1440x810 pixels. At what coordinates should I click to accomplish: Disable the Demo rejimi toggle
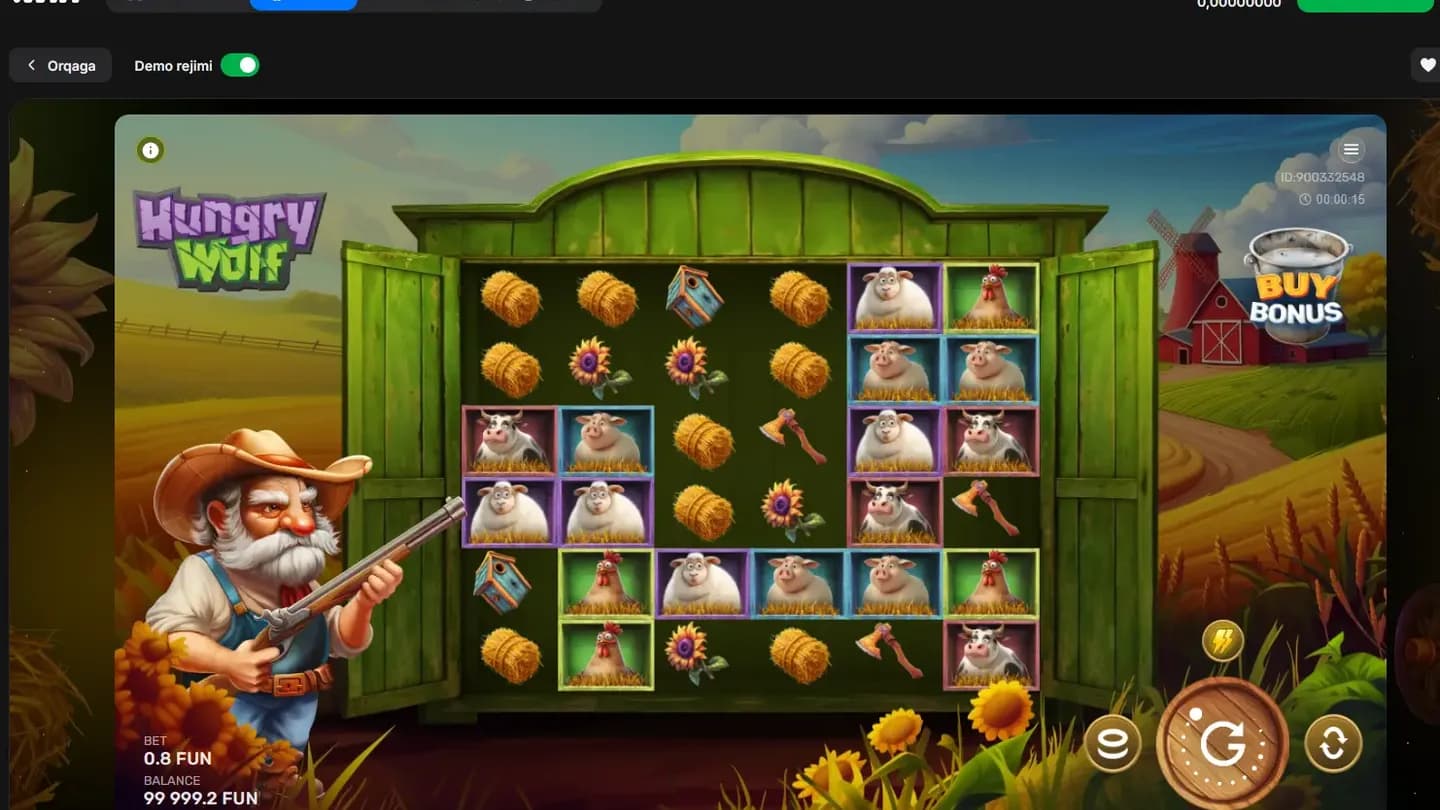240,64
